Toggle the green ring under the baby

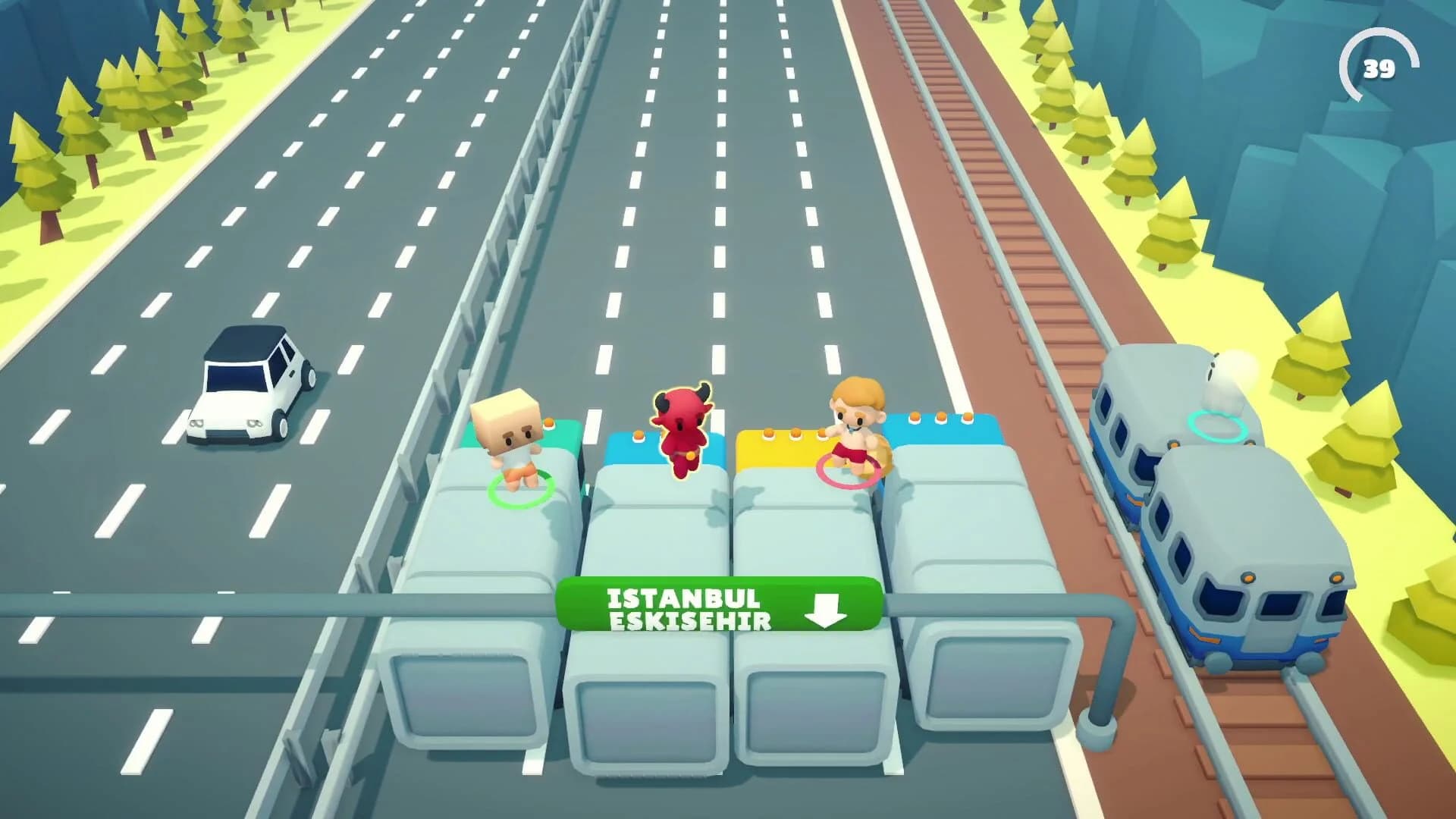519,493
